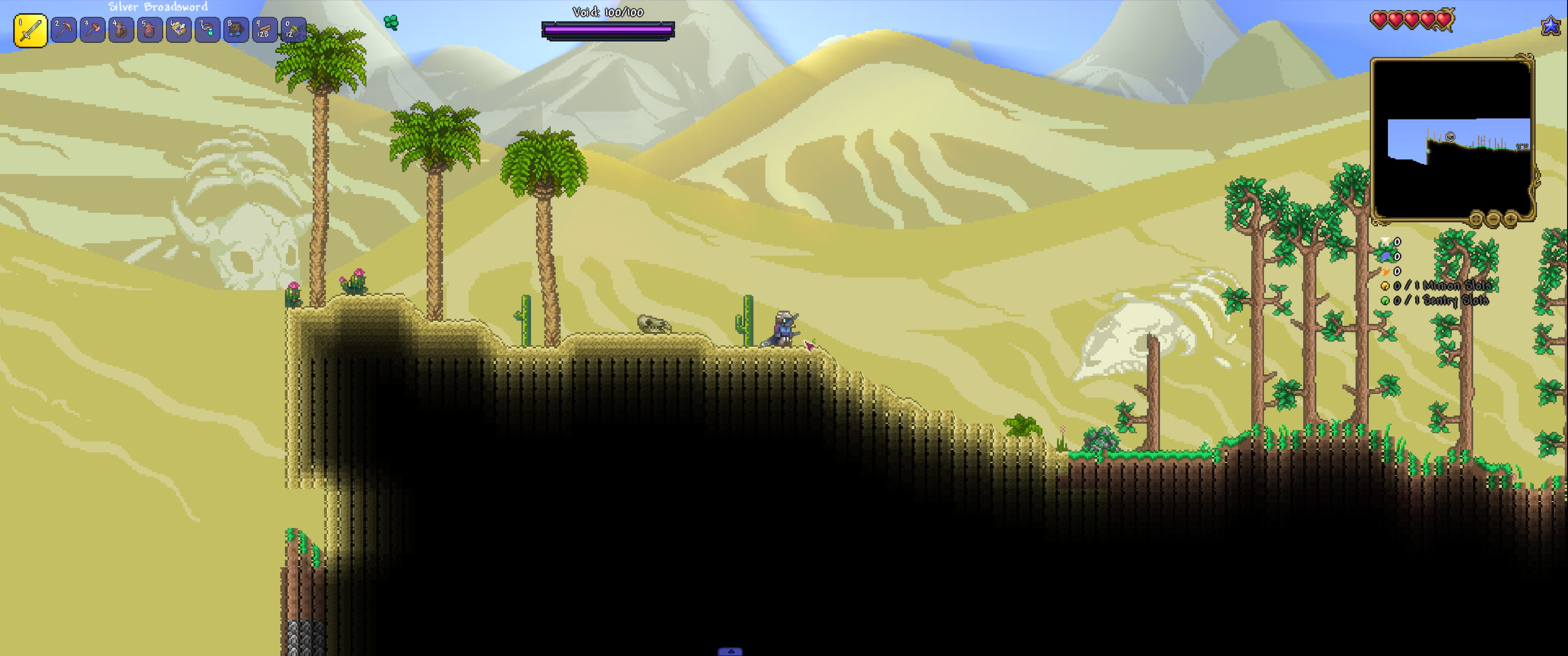Choose the copper axe in slot 3

(93, 30)
